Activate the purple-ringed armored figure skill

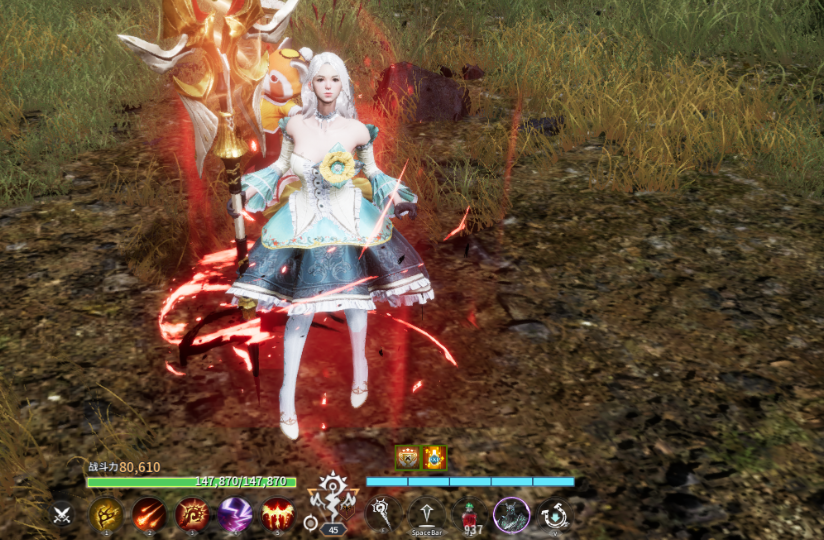(511, 514)
